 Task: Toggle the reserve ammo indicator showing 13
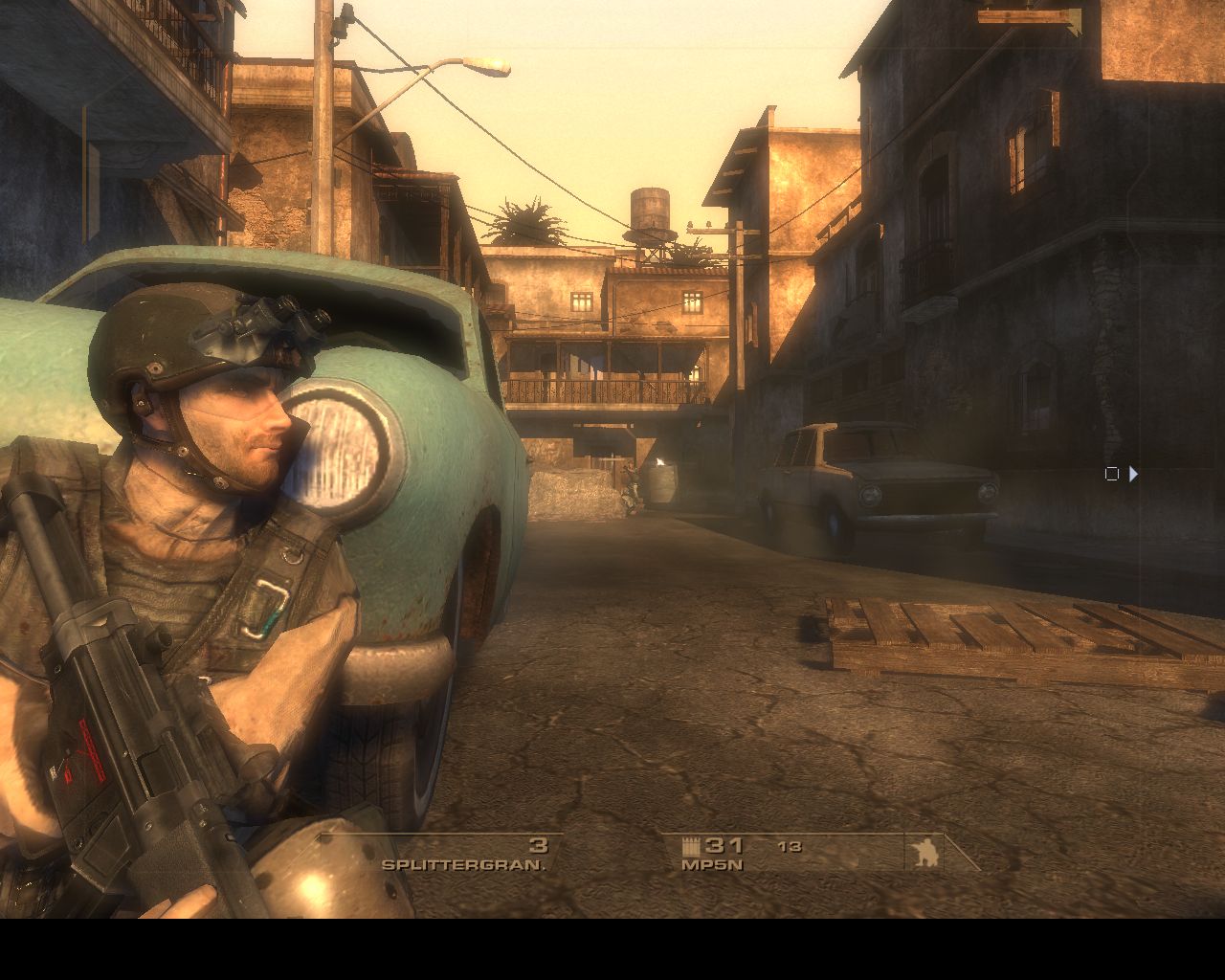pos(791,848)
